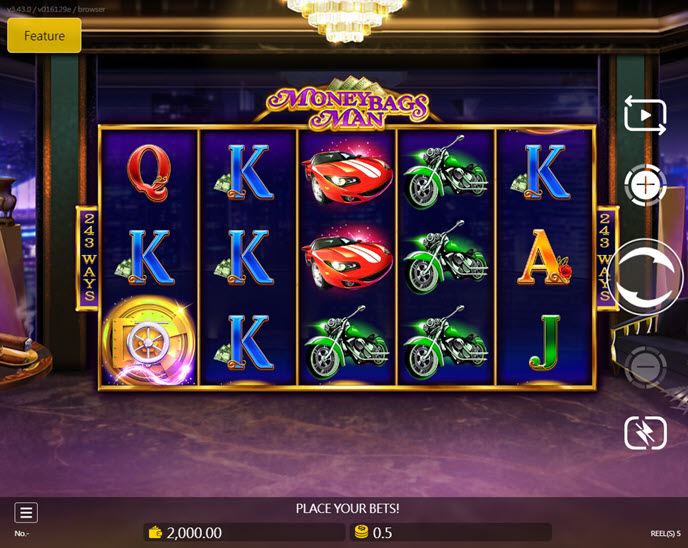Toggle turbo spin with the lightning icon

point(645,433)
